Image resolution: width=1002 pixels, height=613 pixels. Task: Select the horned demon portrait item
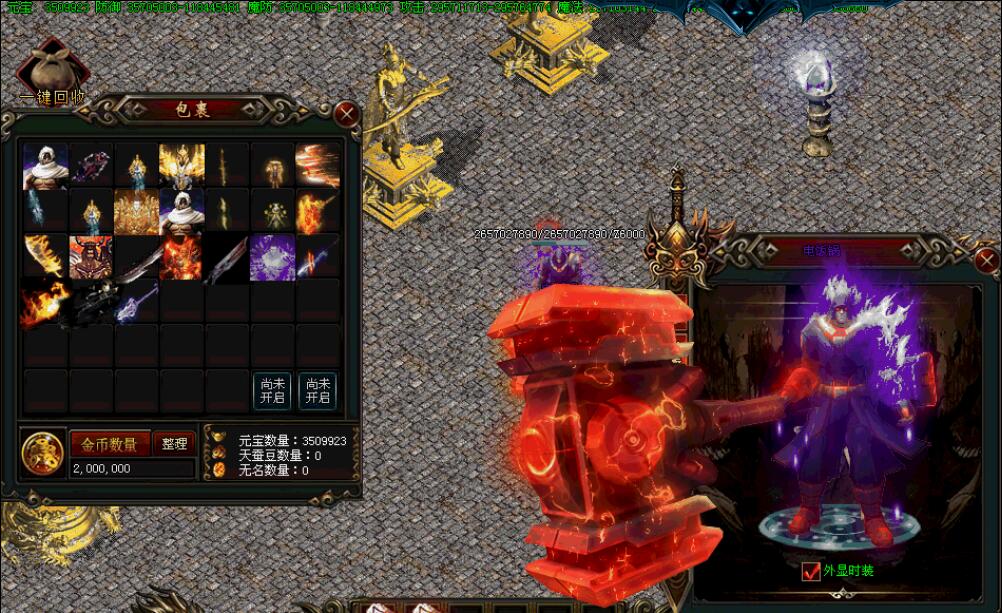pos(91,257)
